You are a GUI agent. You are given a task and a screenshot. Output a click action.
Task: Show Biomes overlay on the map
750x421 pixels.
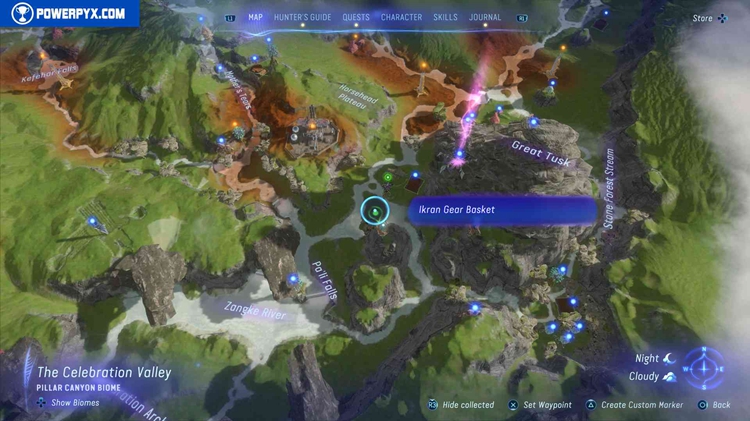pos(72,402)
